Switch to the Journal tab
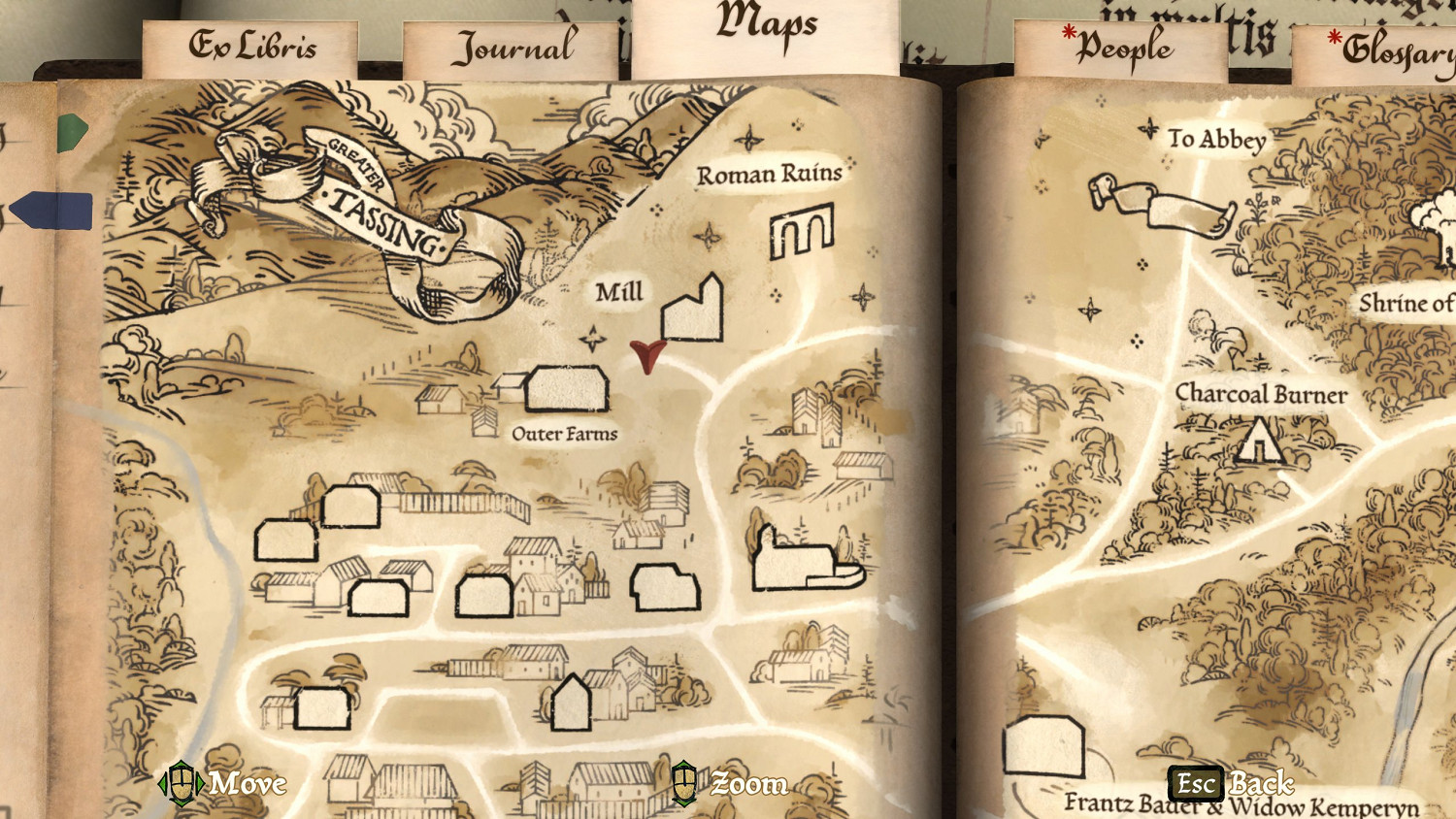 [x=514, y=46]
